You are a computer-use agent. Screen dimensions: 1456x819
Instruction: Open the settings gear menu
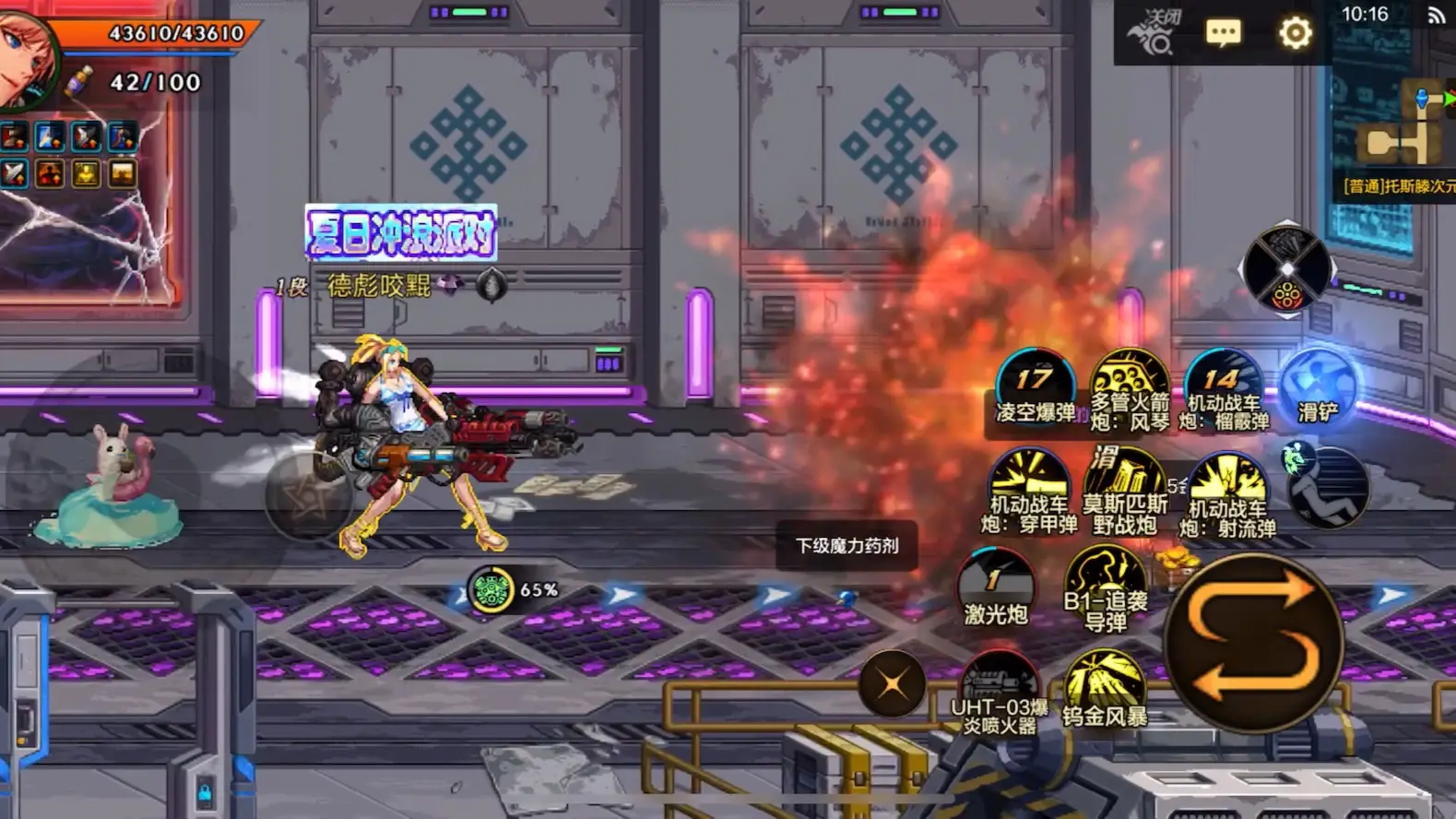click(1295, 33)
